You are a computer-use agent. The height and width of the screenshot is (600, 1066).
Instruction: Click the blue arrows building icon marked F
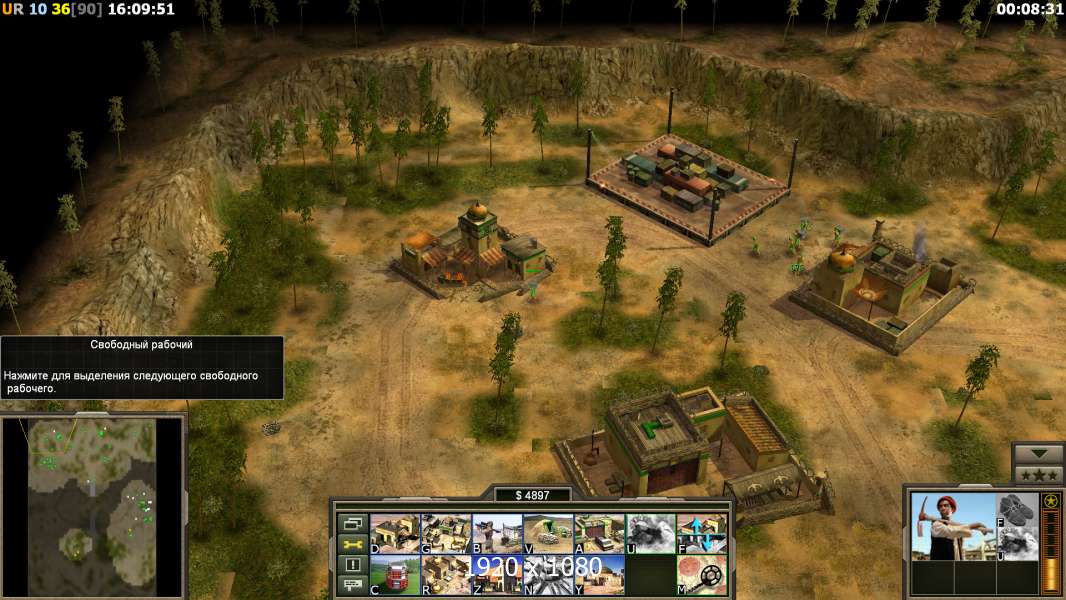click(702, 533)
